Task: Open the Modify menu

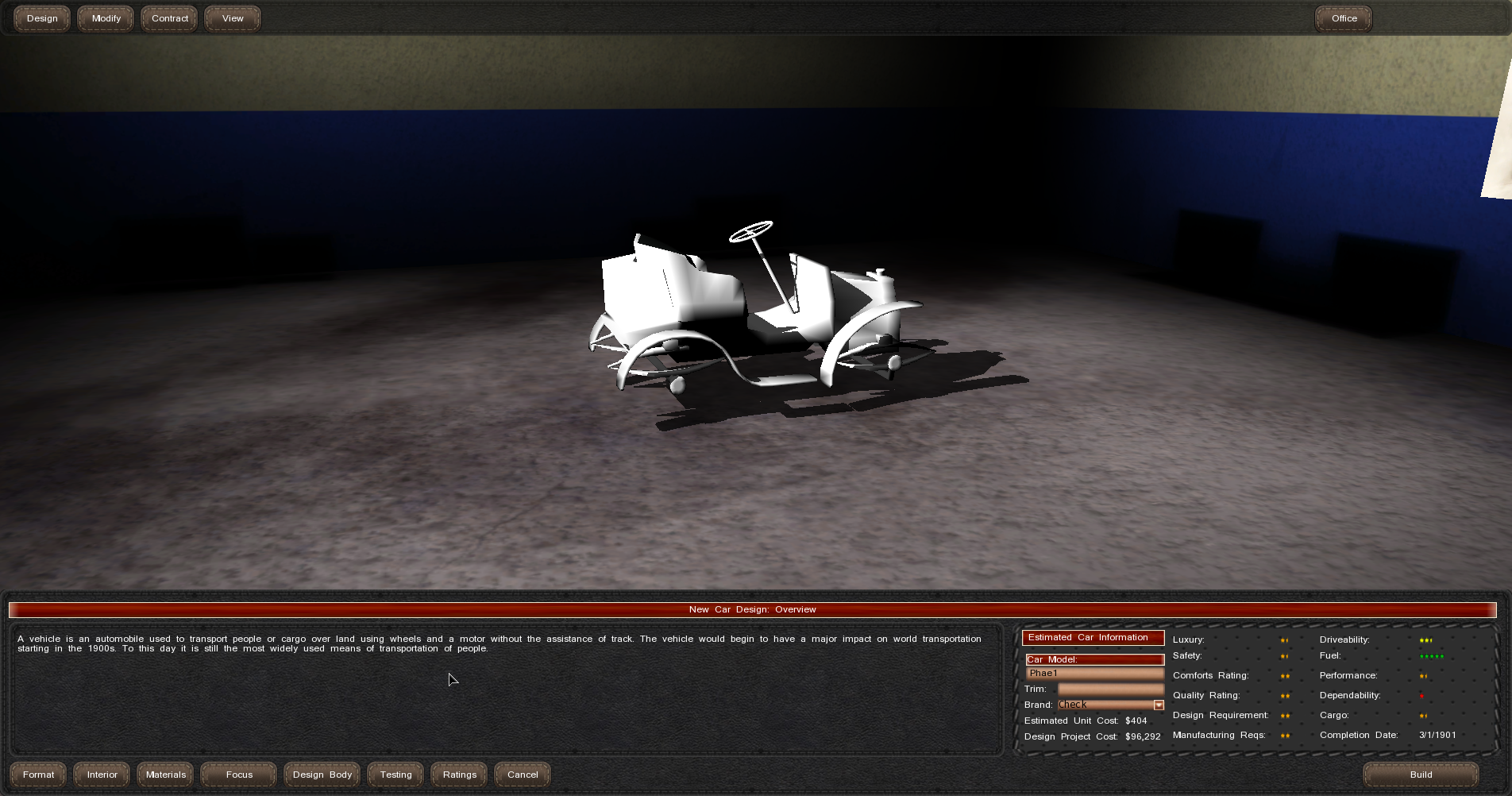Action: 106,18
